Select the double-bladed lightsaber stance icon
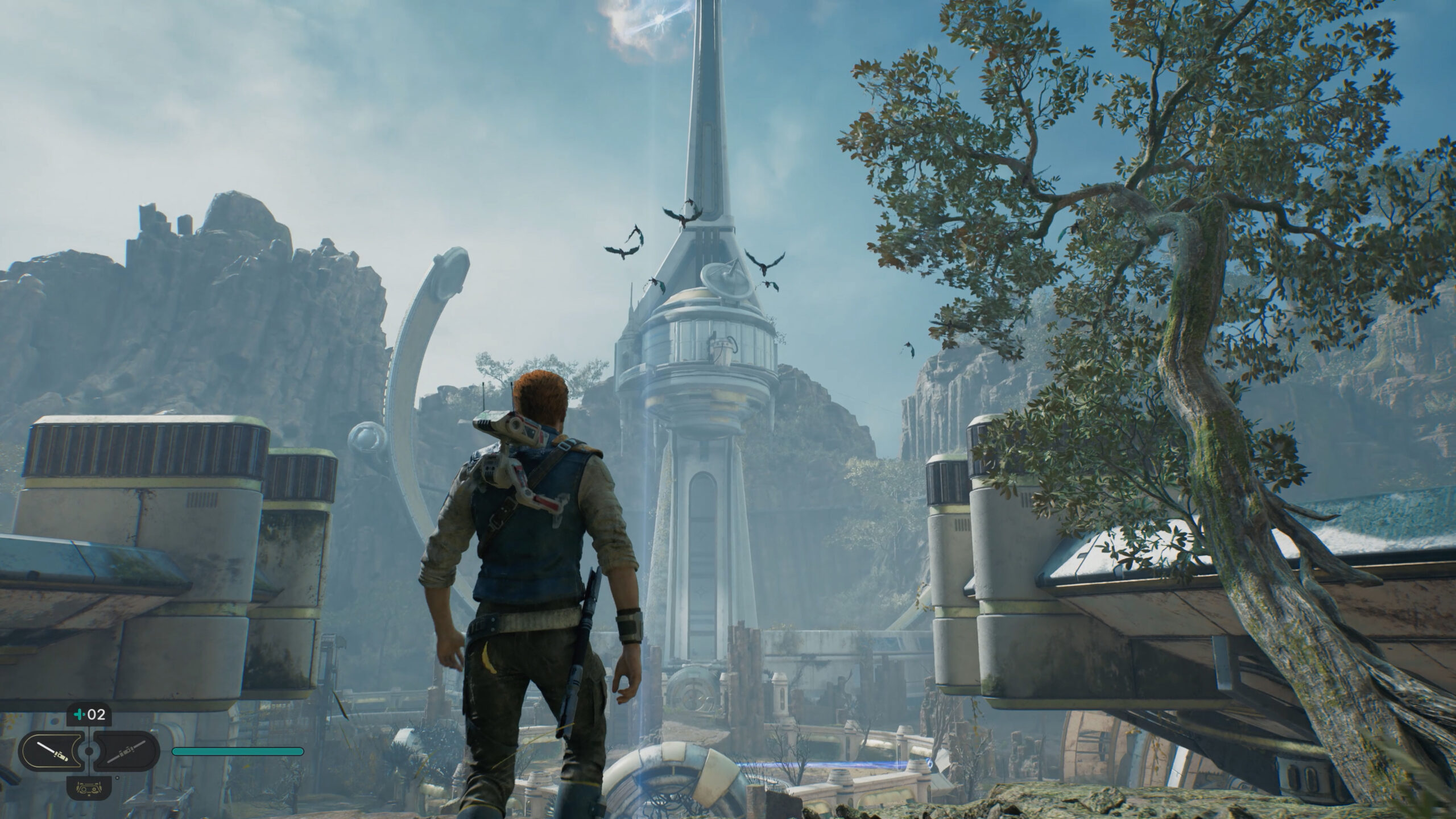This screenshot has width=1456, height=819. tap(126, 754)
